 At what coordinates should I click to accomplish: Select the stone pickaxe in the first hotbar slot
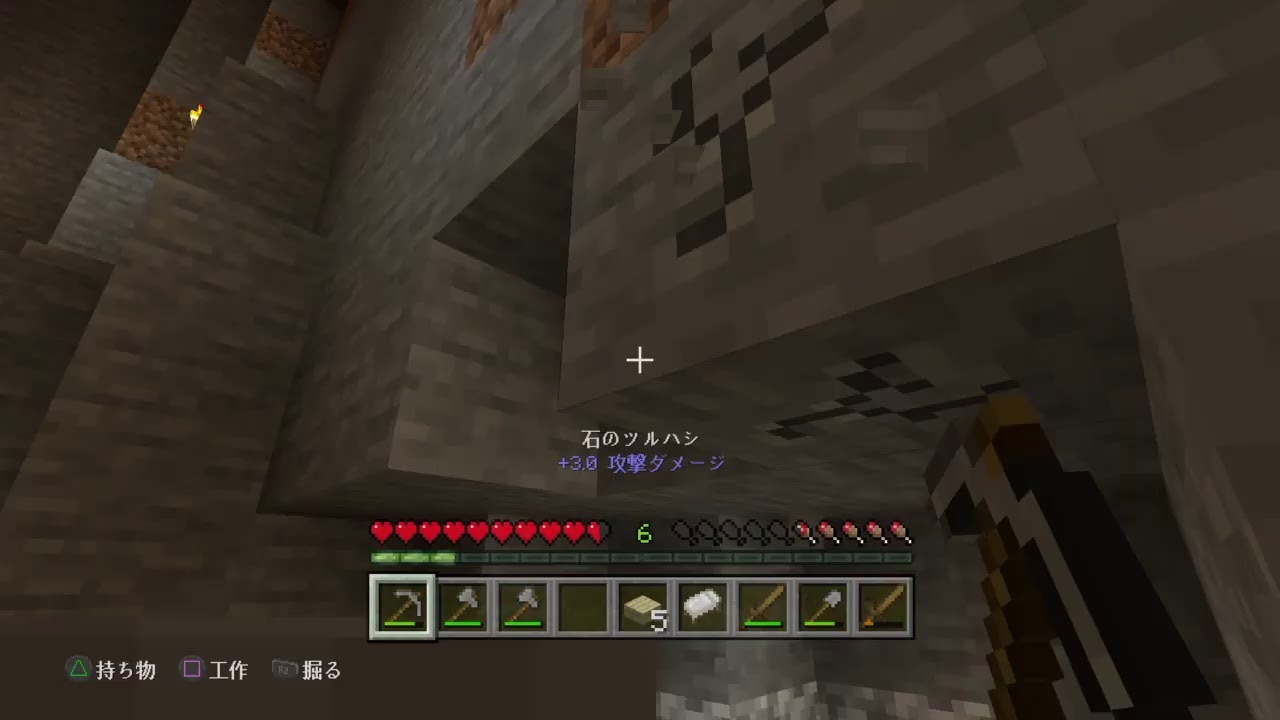click(x=401, y=605)
